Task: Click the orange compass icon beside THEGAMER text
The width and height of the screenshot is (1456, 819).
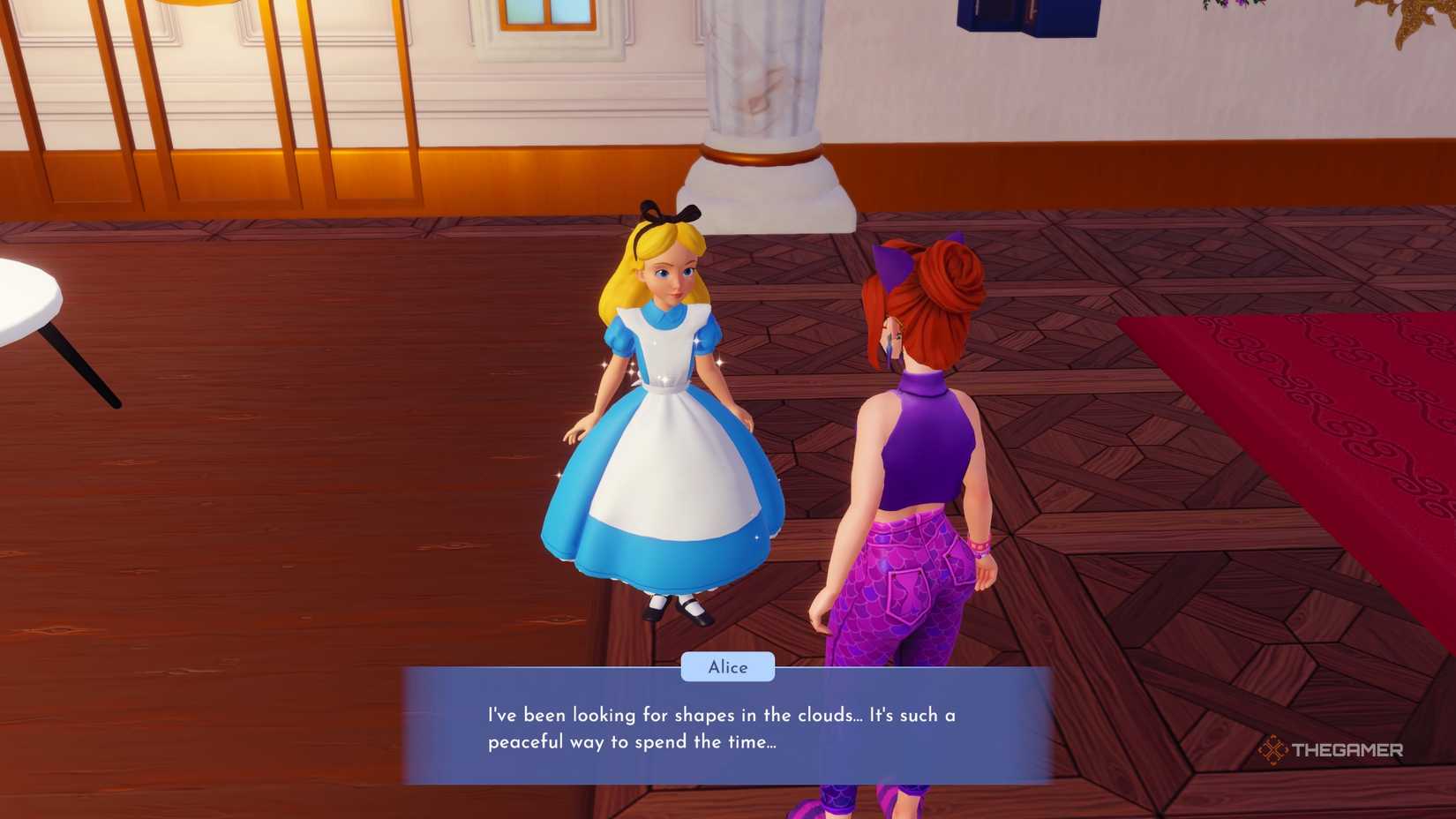Action: pos(1273,749)
